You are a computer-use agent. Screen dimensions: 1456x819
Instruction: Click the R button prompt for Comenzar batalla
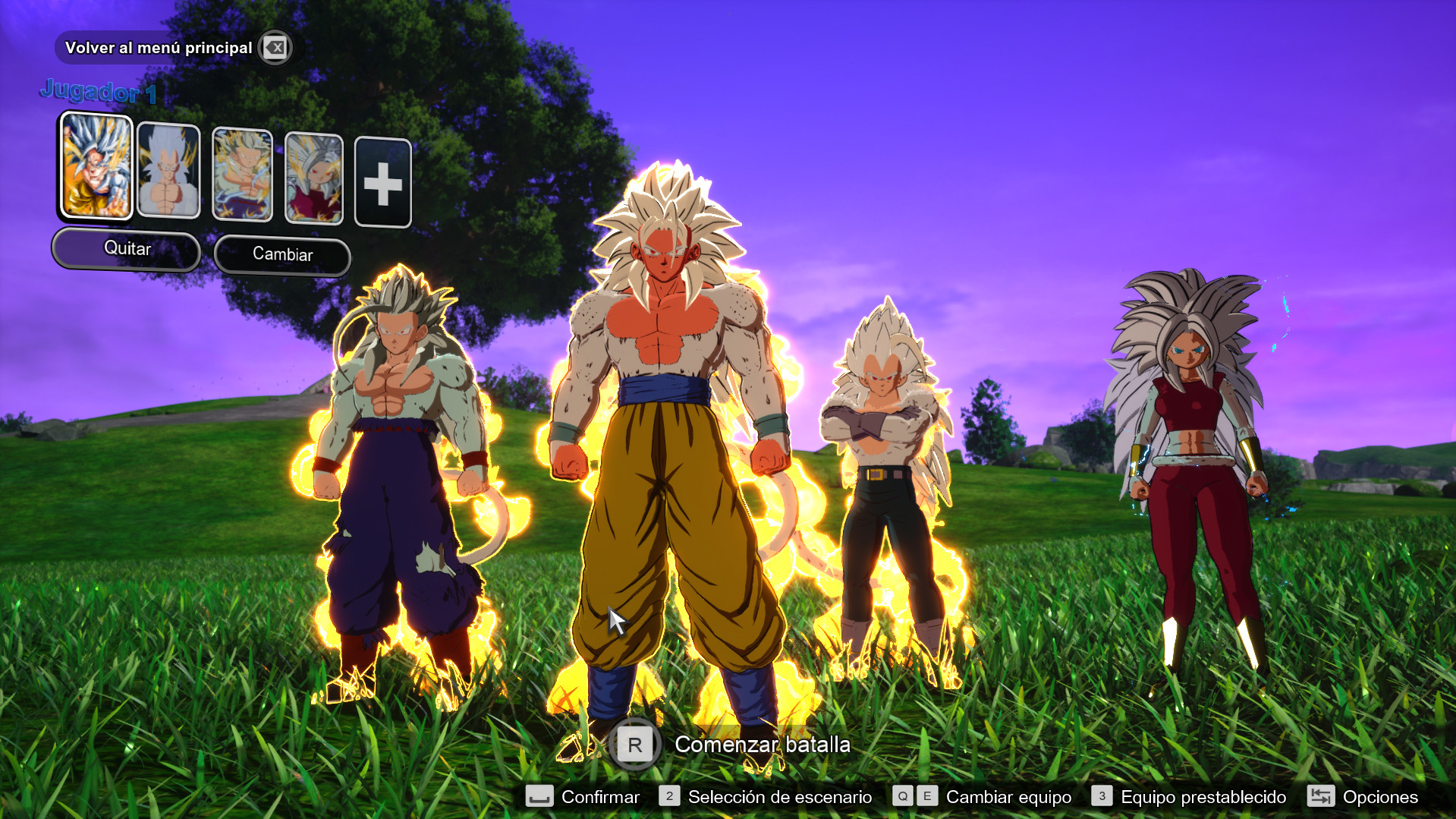(636, 745)
